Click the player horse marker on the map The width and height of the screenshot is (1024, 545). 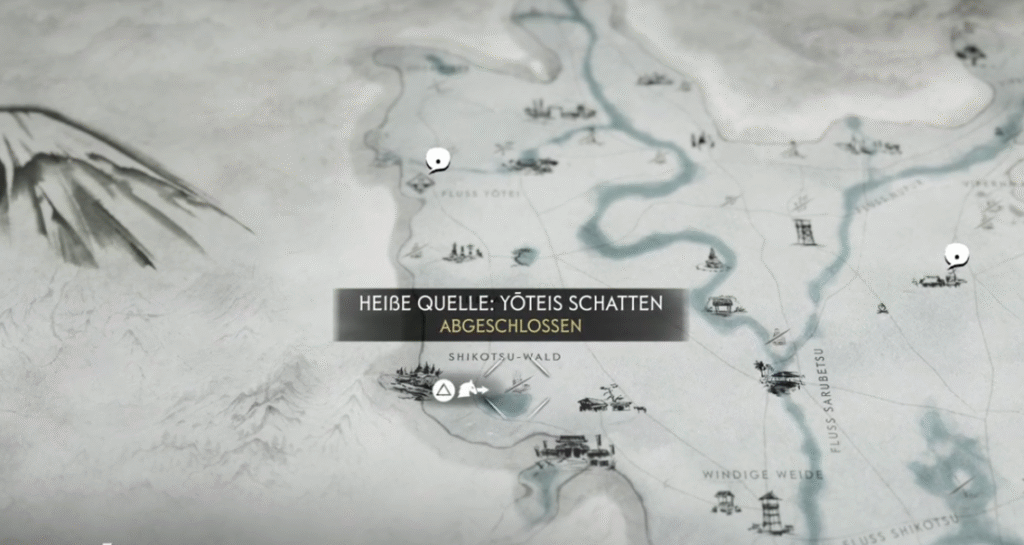pos(470,390)
